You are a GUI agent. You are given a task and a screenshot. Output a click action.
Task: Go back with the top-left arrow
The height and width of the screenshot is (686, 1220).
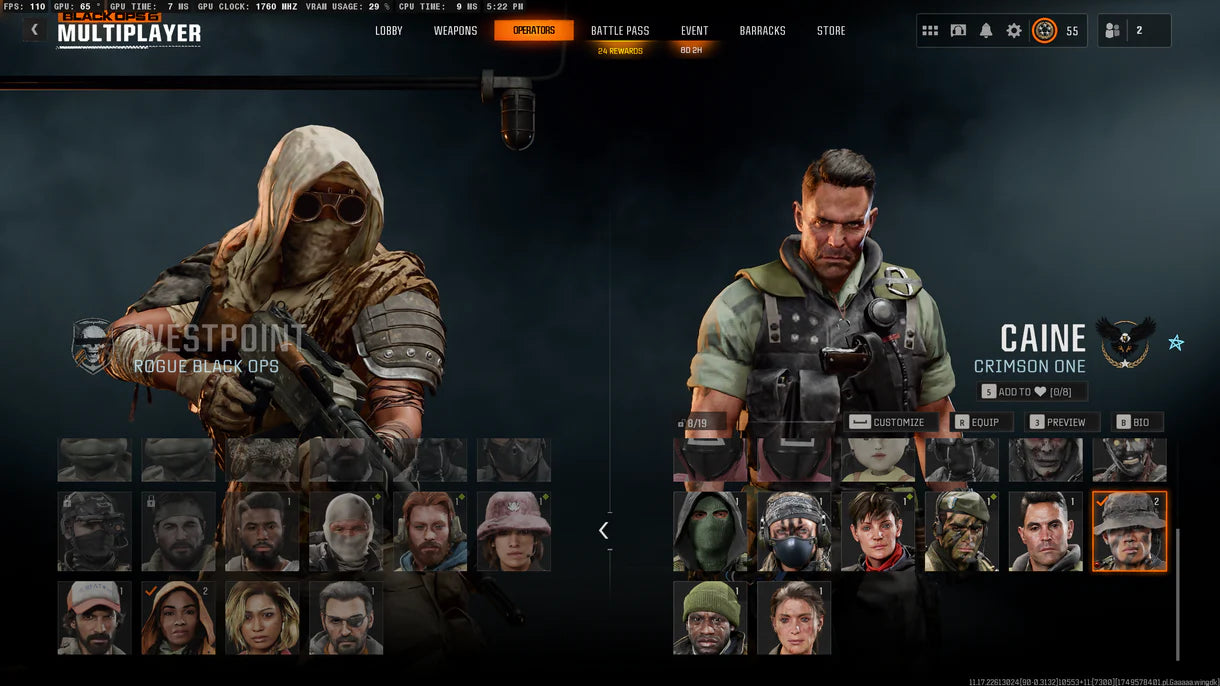pos(35,30)
